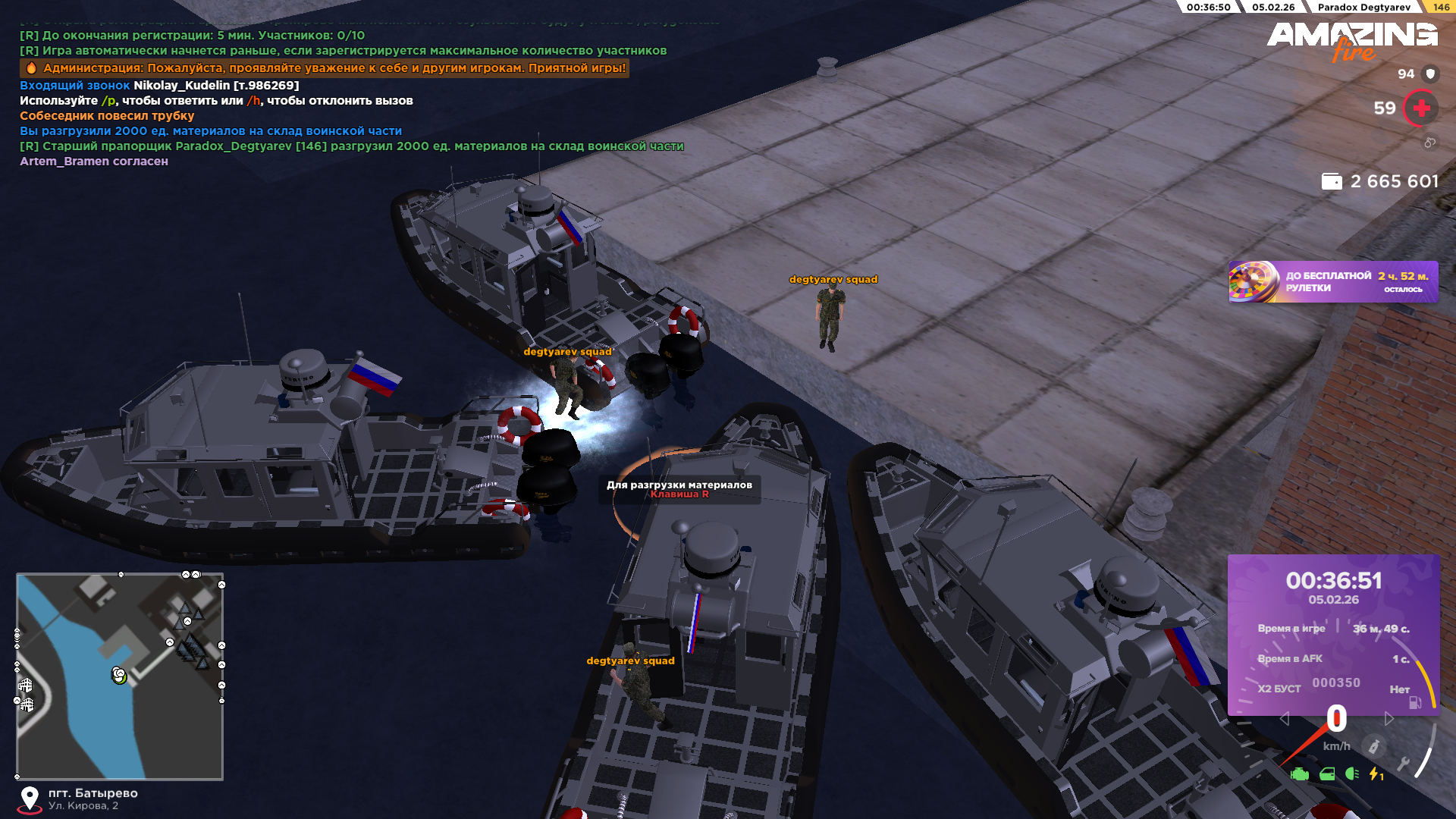Click the fuel pump icon
The height and width of the screenshot is (819, 1456).
[x=1415, y=703]
